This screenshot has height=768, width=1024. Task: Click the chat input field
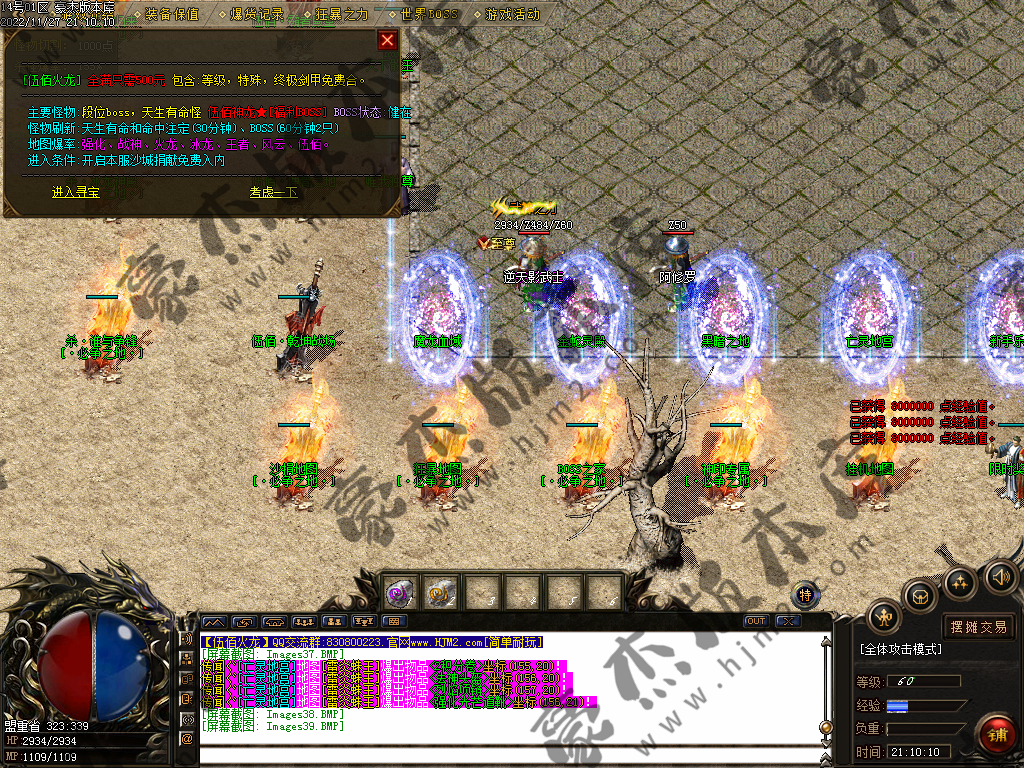[x=500, y=756]
